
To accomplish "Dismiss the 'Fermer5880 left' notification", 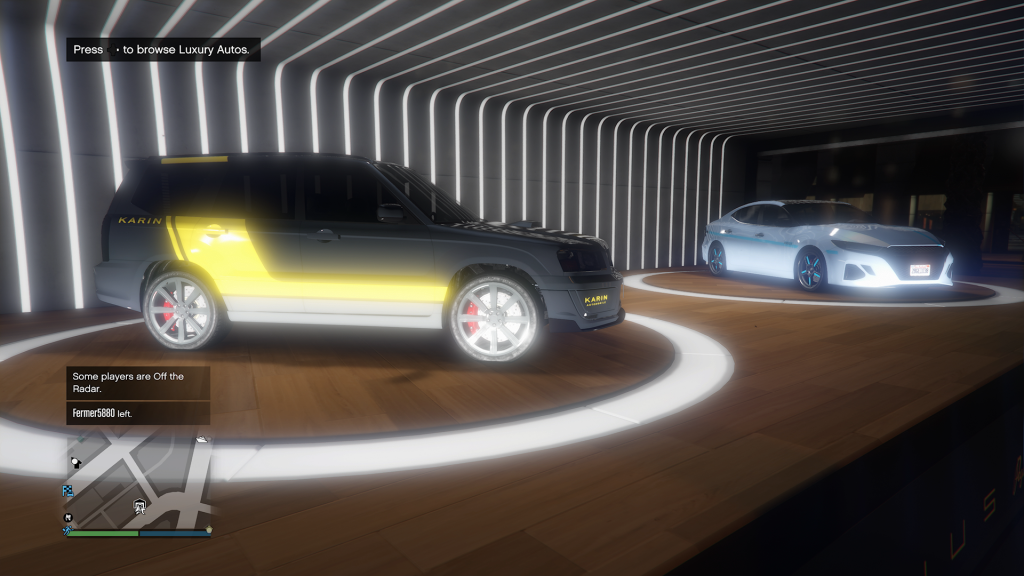I will [x=138, y=413].
